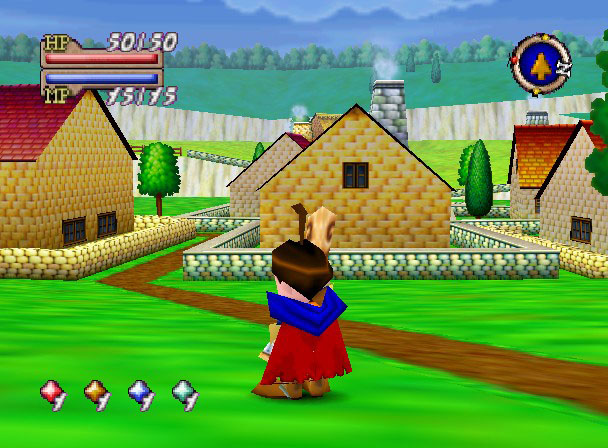This screenshot has width=608, height=448.
Task: Choose the orange earth spirit gem
Action: (95, 392)
